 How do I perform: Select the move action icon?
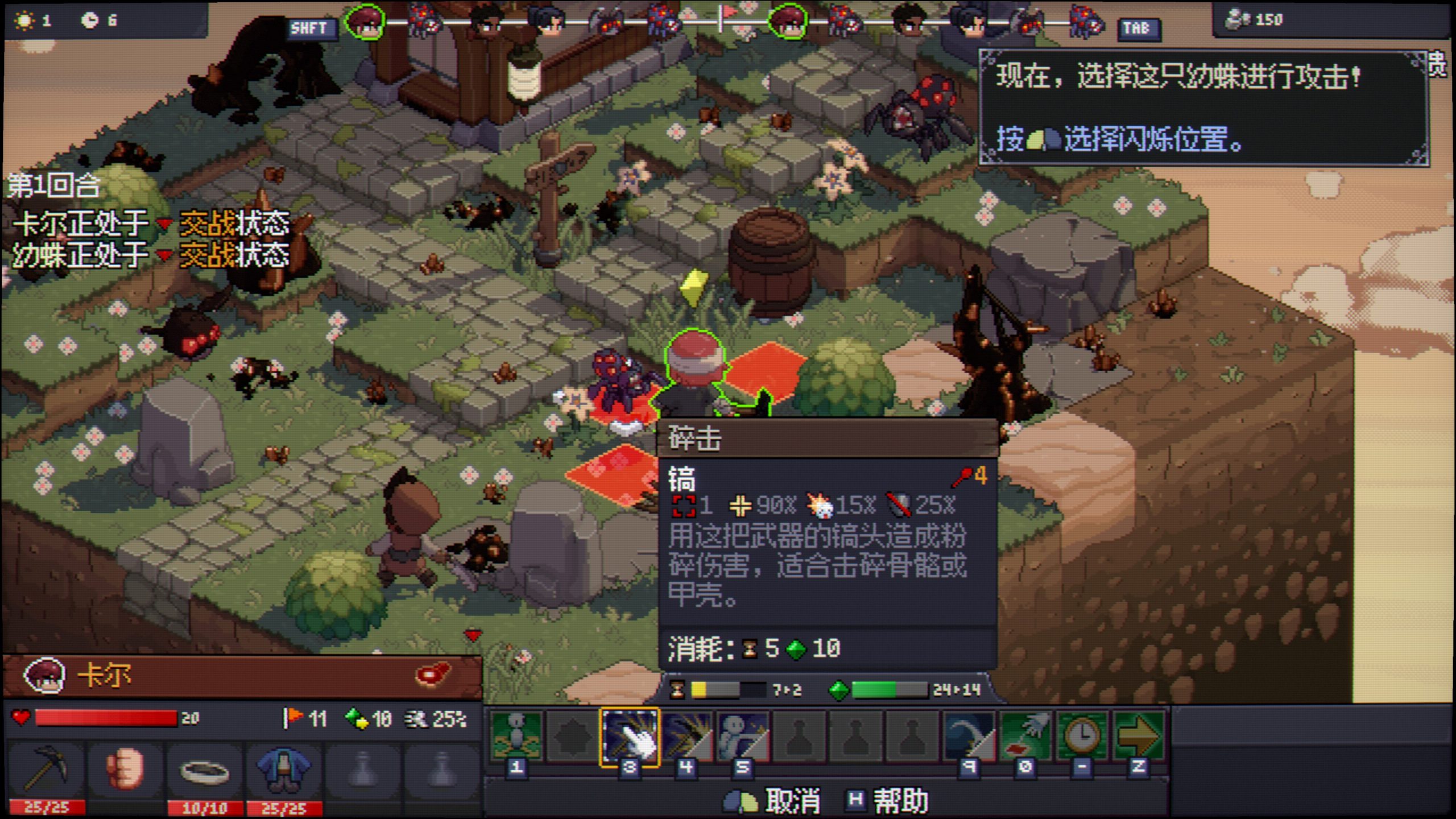coord(516,735)
